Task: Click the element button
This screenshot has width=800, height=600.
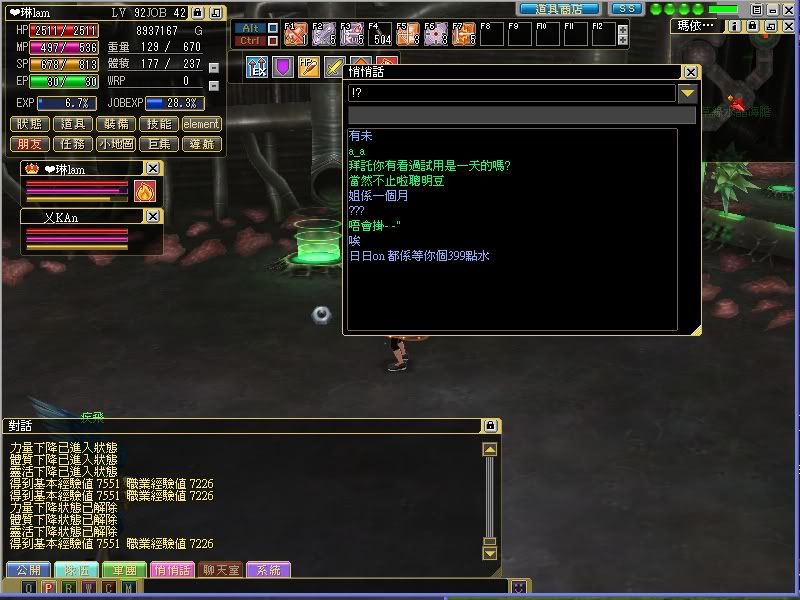Action: [x=201, y=124]
